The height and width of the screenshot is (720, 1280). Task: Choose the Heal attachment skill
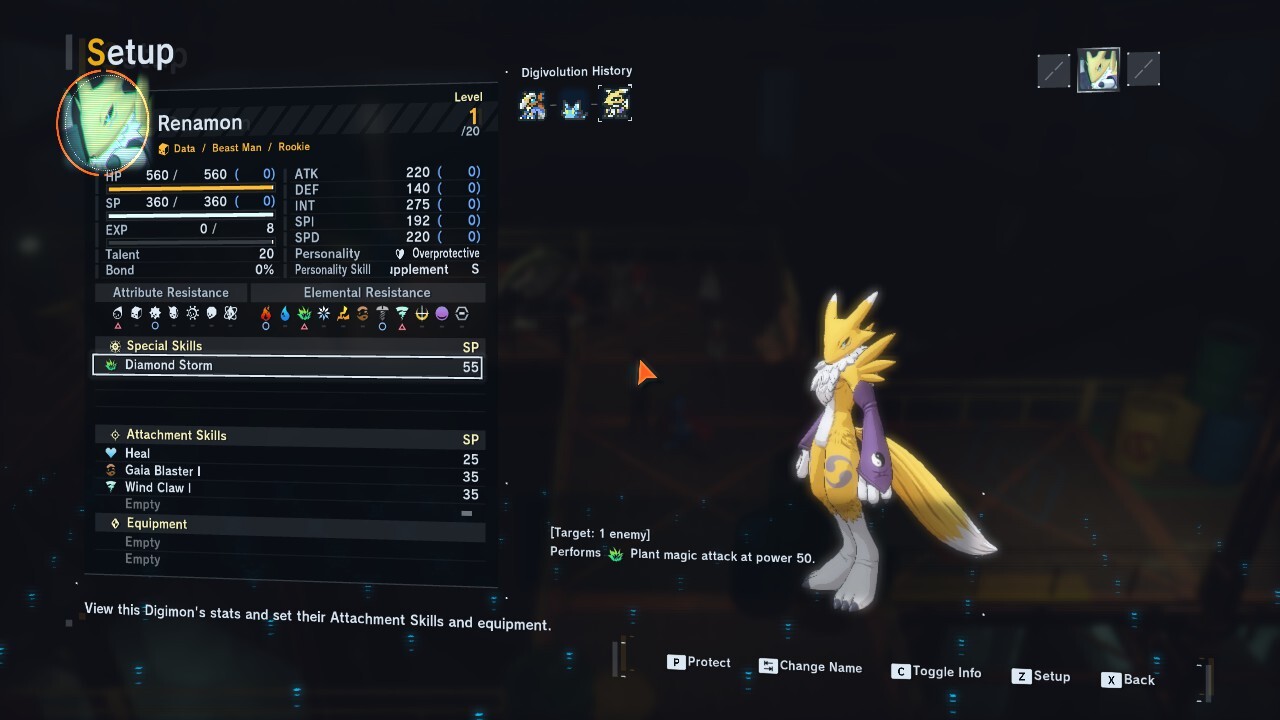[137, 454]
